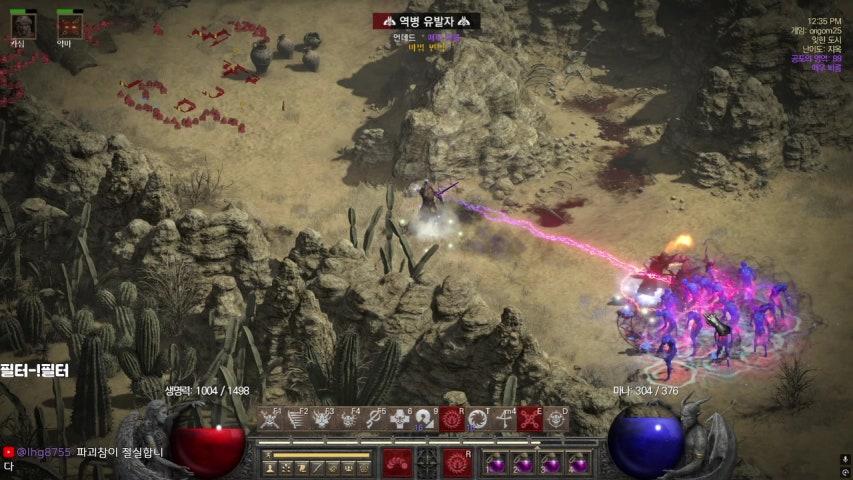Activate the F2 skill icon
The image size is (853, 480).
[x=295, y=420]
